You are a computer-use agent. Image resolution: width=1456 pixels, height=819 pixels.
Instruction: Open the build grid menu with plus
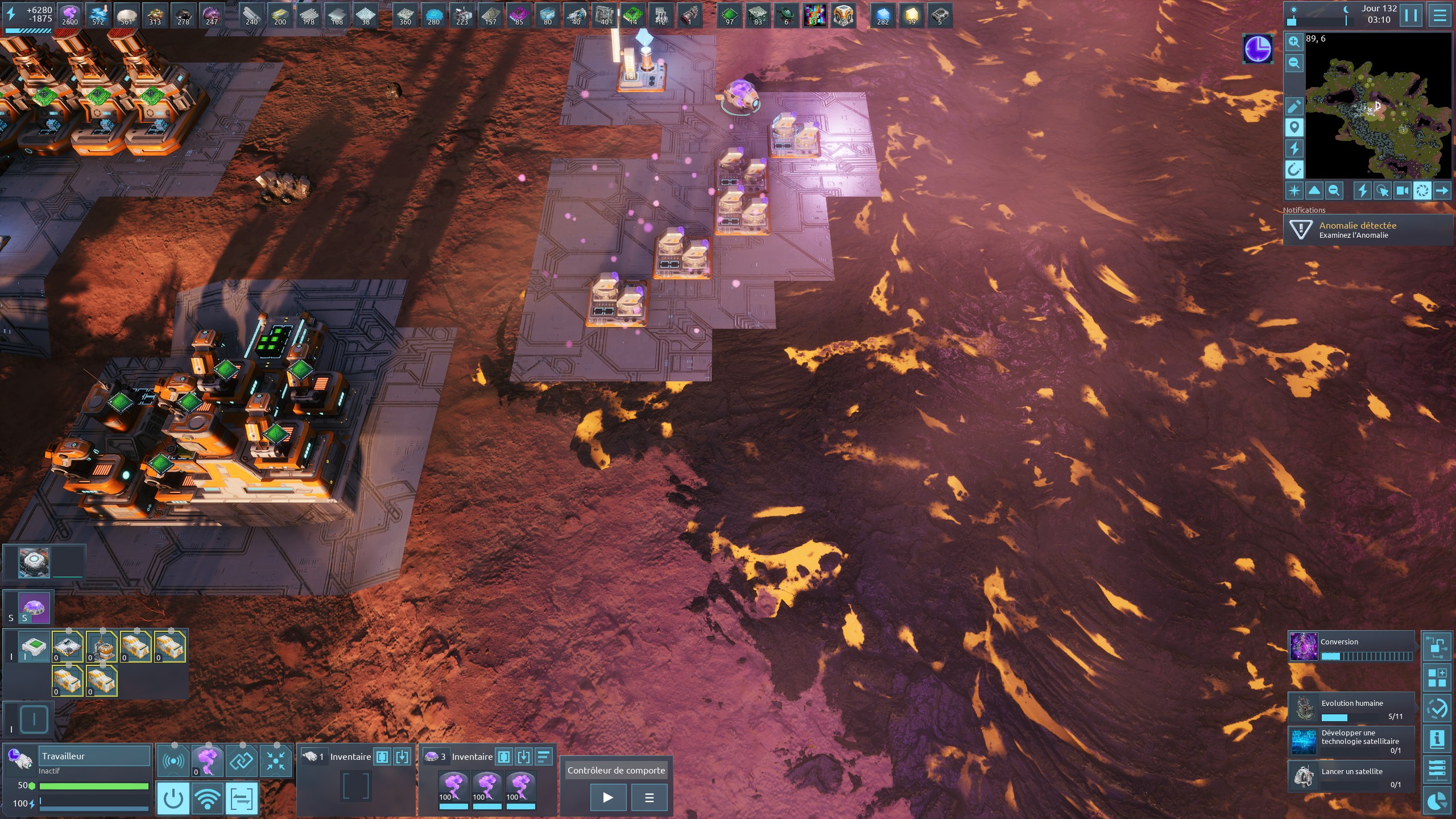click(x=1437, y=678)
